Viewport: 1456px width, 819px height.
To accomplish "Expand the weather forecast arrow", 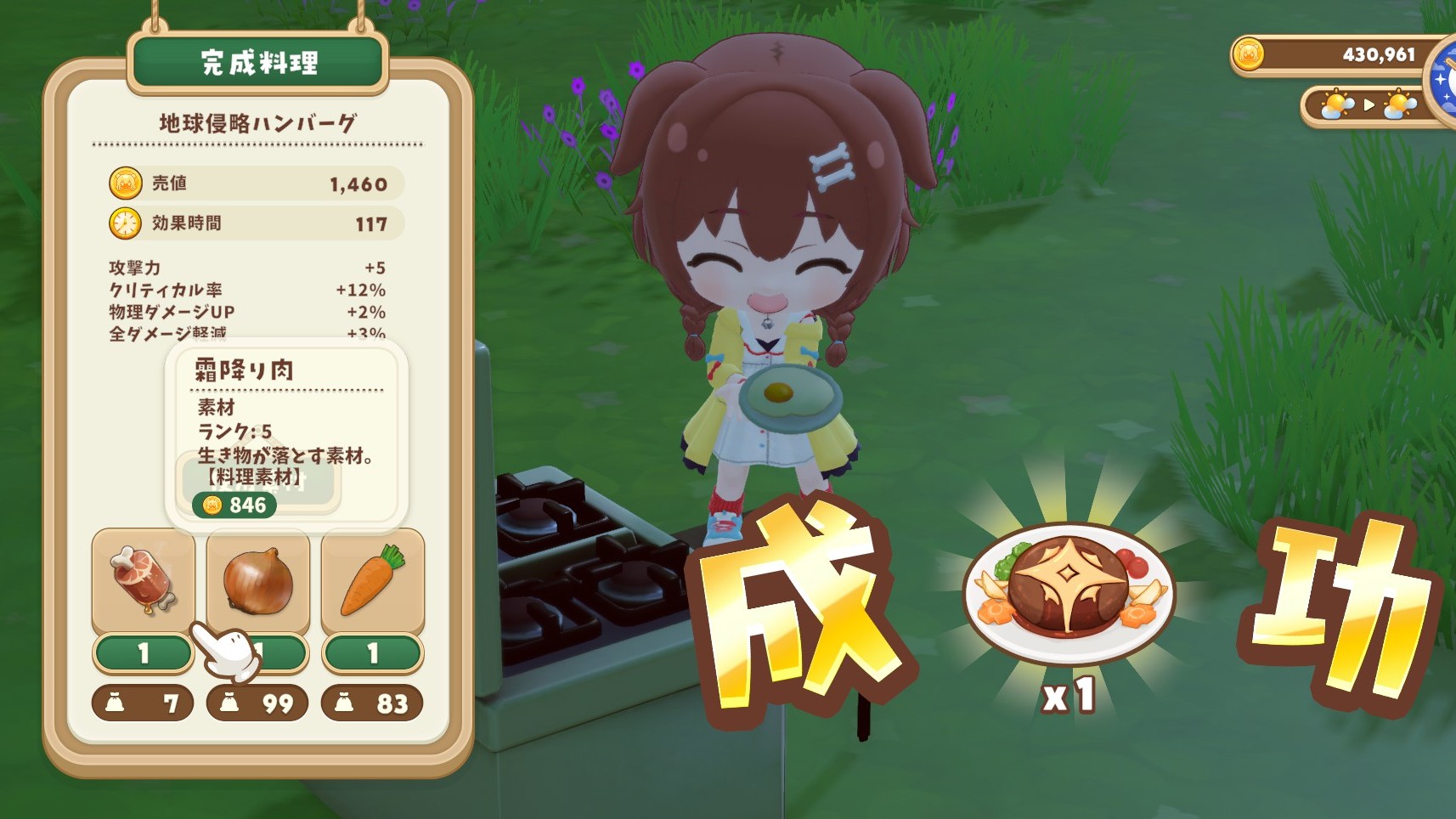I will pyautogui.click(x=1369, y=104).
